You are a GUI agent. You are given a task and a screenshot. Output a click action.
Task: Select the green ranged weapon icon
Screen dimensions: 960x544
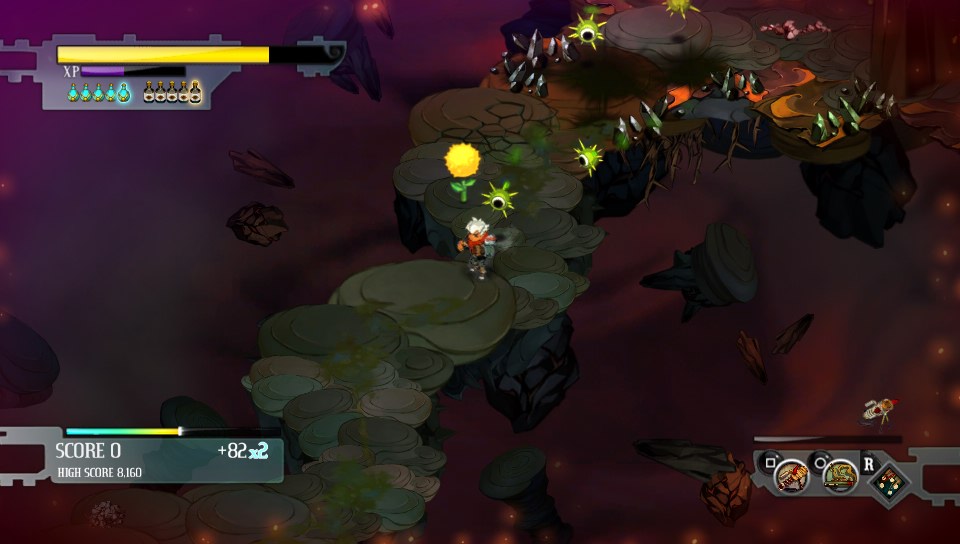click(840, 476)
